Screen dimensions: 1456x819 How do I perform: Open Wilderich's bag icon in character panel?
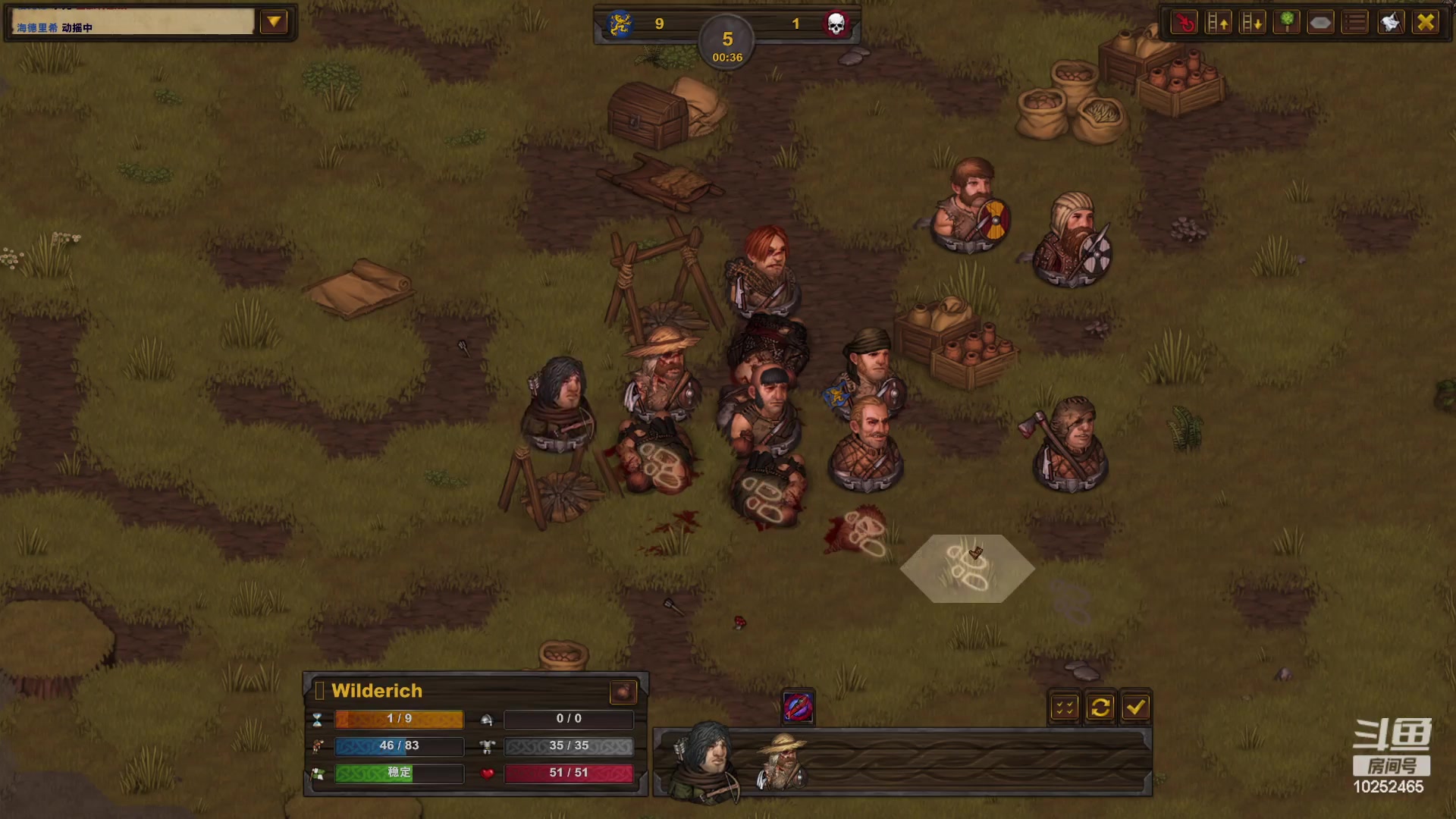[x=623, y=692]
